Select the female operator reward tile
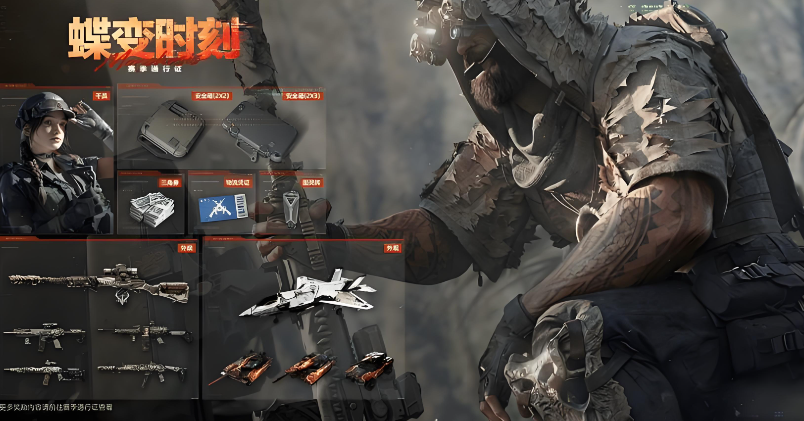 [x=56, y=160]
